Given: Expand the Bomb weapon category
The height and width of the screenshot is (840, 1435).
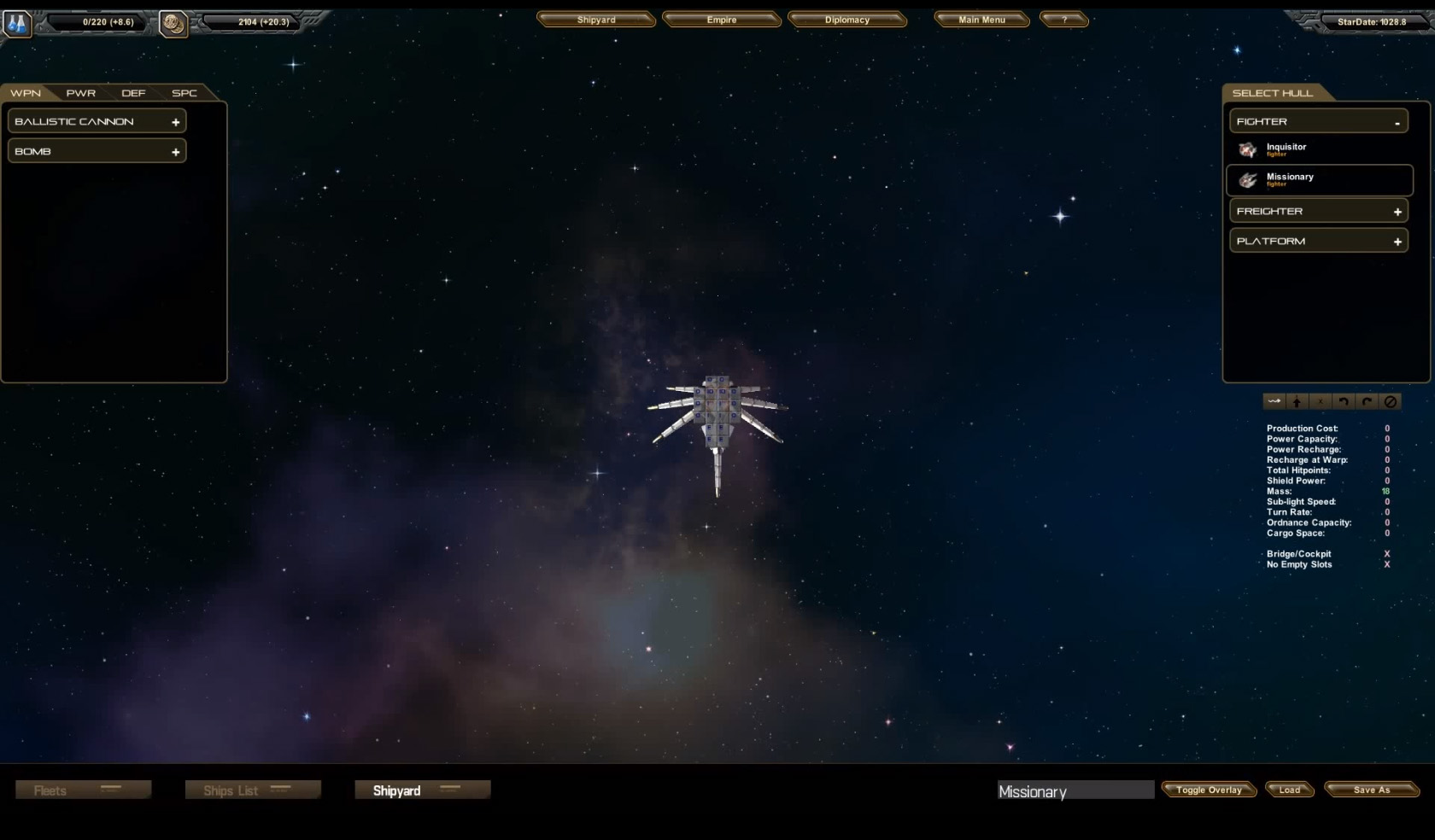Looking at the screenshot, I should point(97,151).
